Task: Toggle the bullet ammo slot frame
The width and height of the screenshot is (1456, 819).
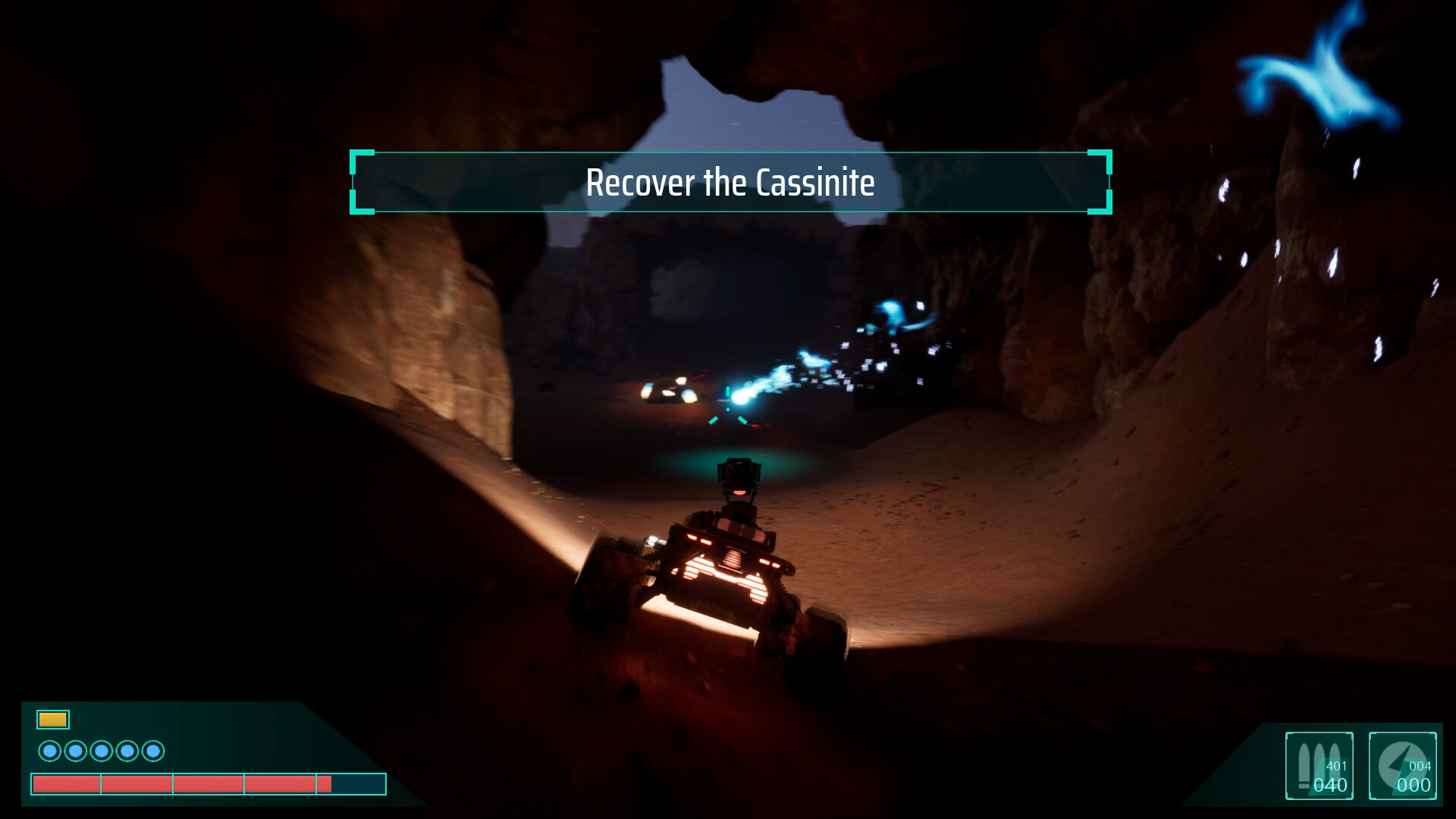Action: point(1319,766)
